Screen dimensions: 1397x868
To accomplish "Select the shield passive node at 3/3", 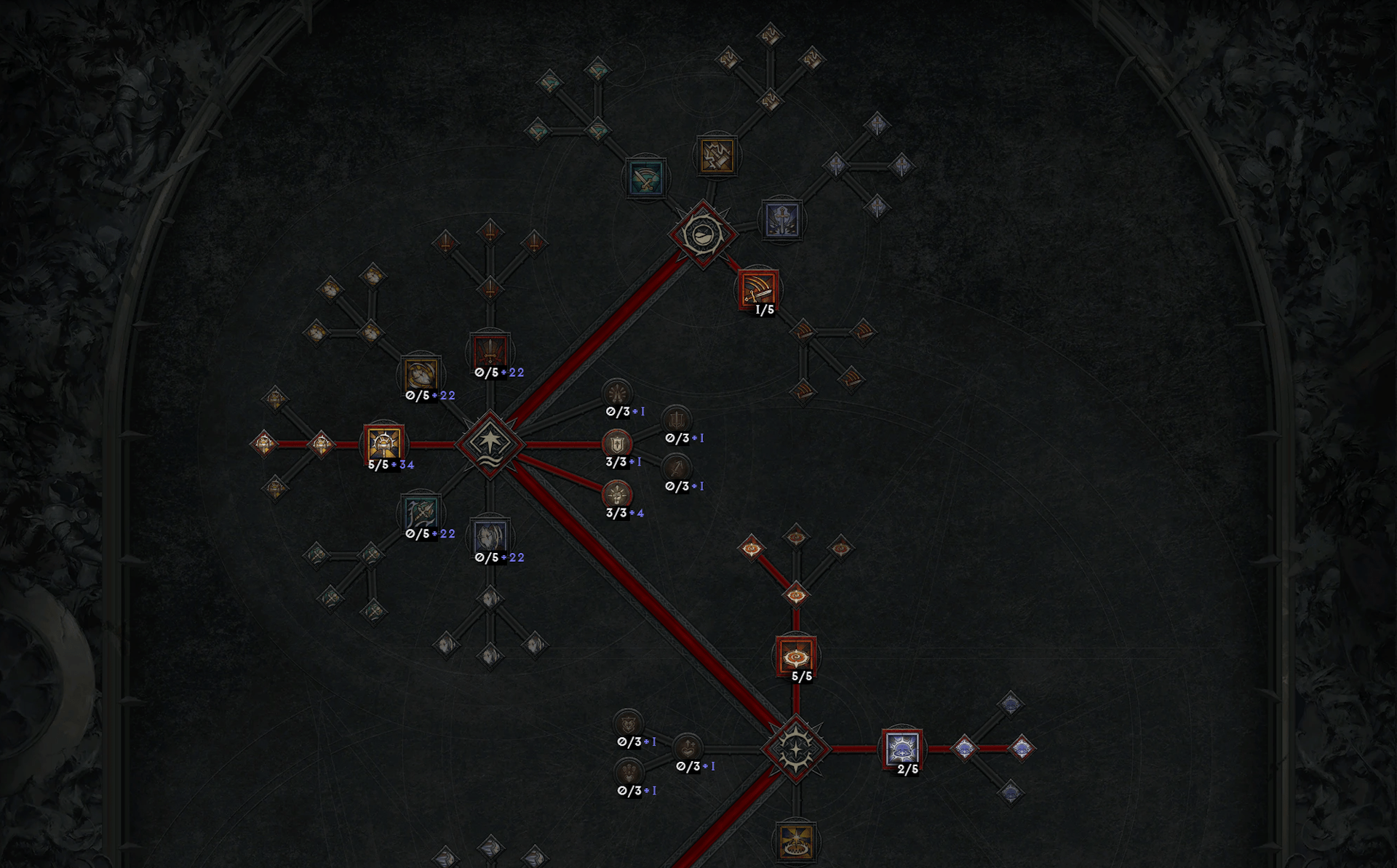I will [617, 443].
